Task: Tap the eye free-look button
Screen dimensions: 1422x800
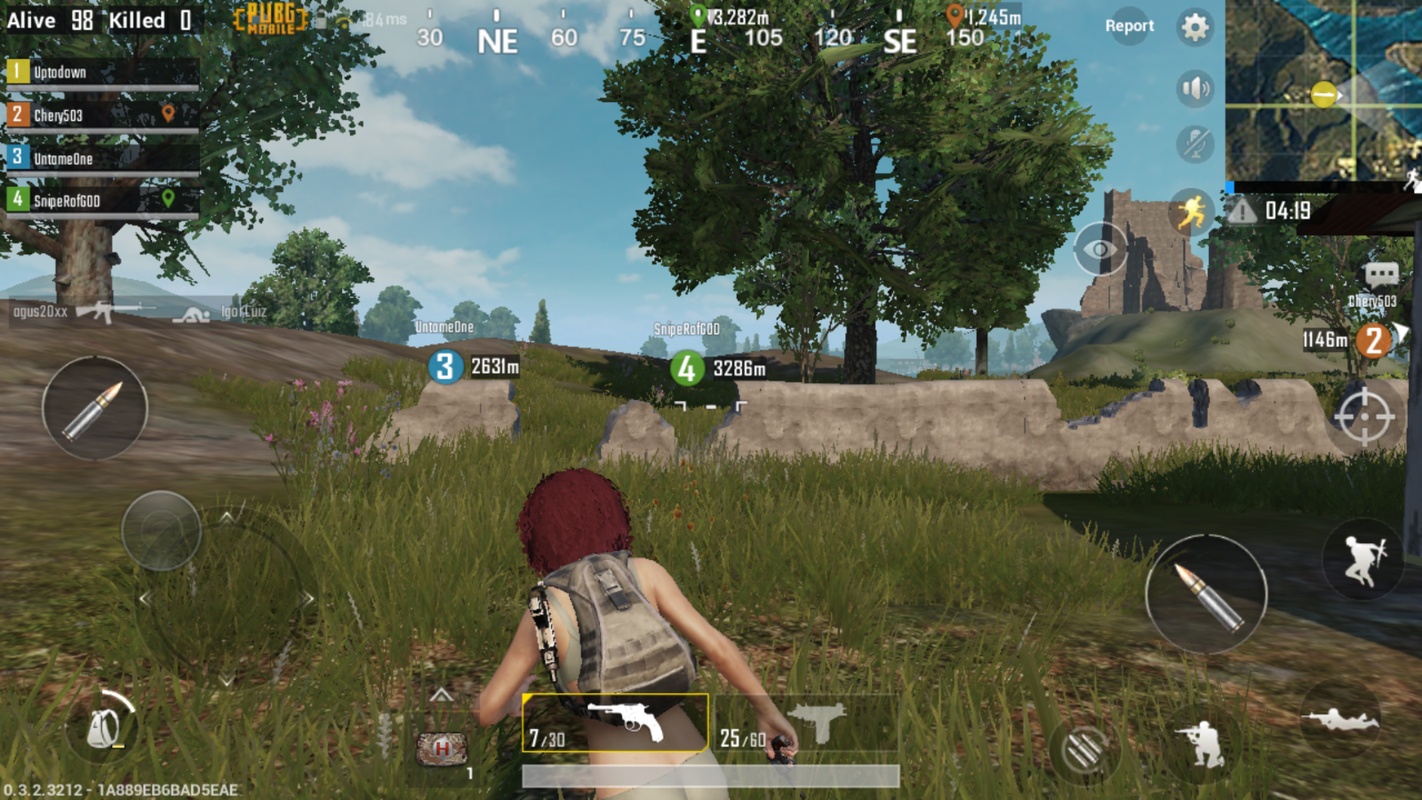Action: [1099, 249]
